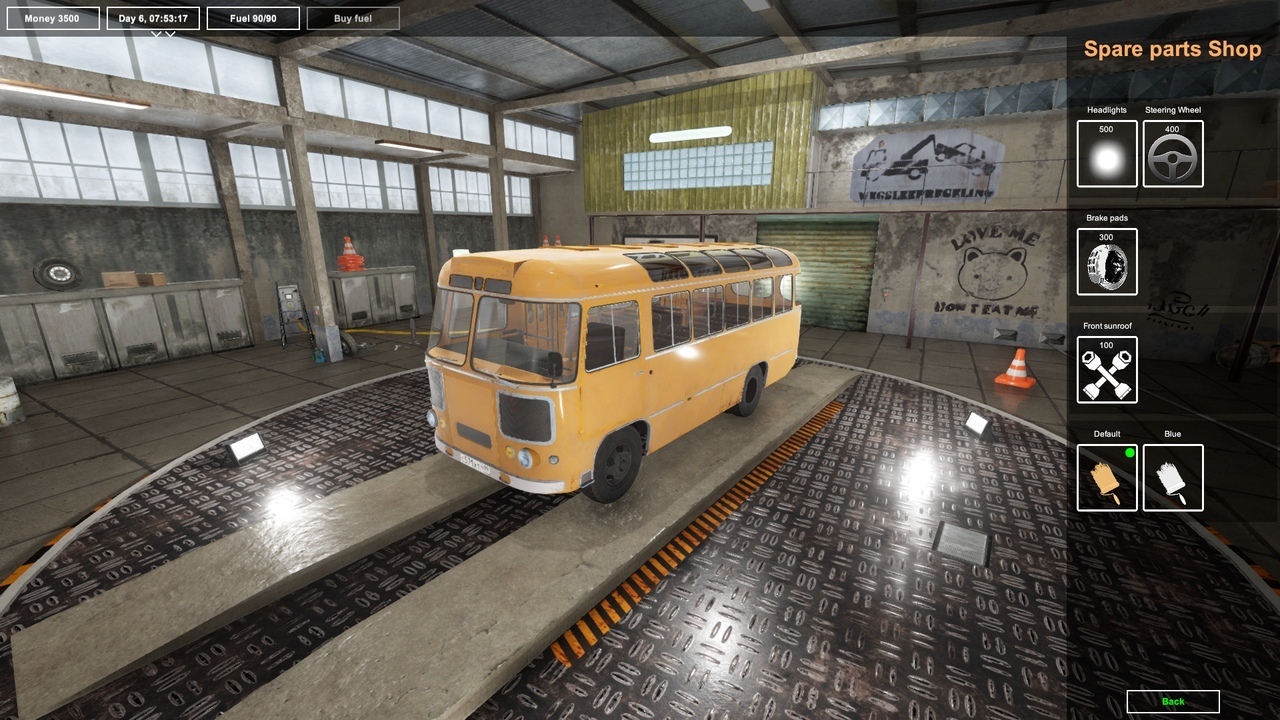The width and height of the screenshot is (1280, 720).
Task: Pick the Blue paint option
Action: pos(1173,478)
